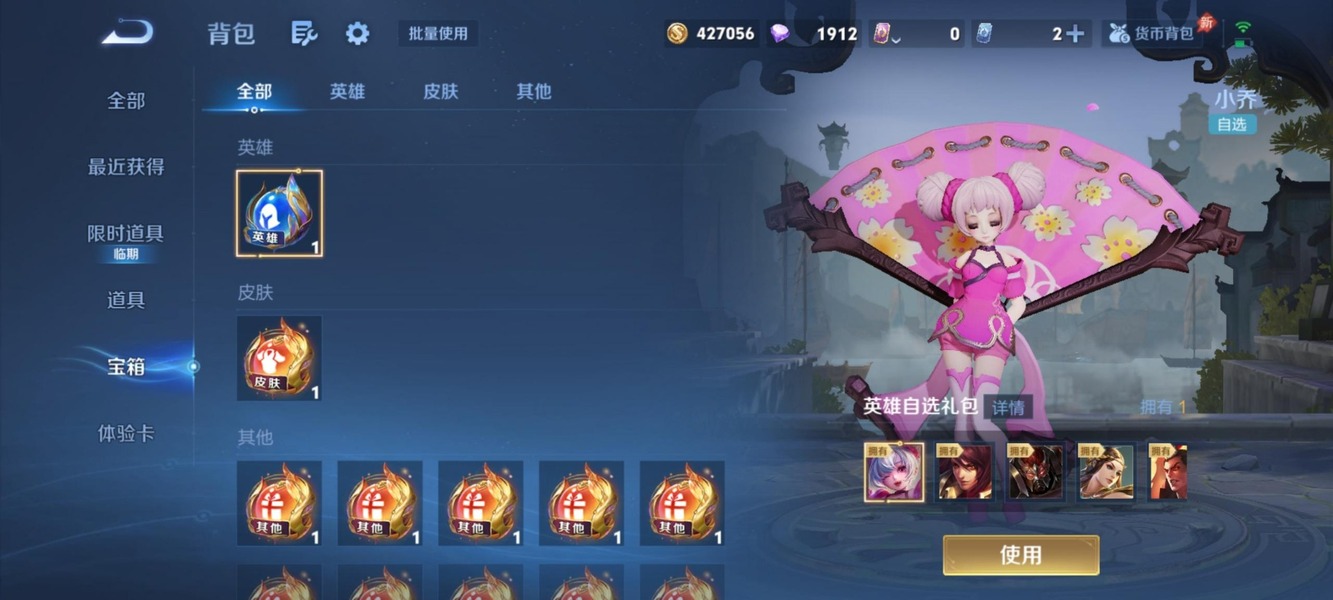Select the blue helmet hero chest
The width and height of the screenshot is (1333, 600).
[x=280, y=213]
